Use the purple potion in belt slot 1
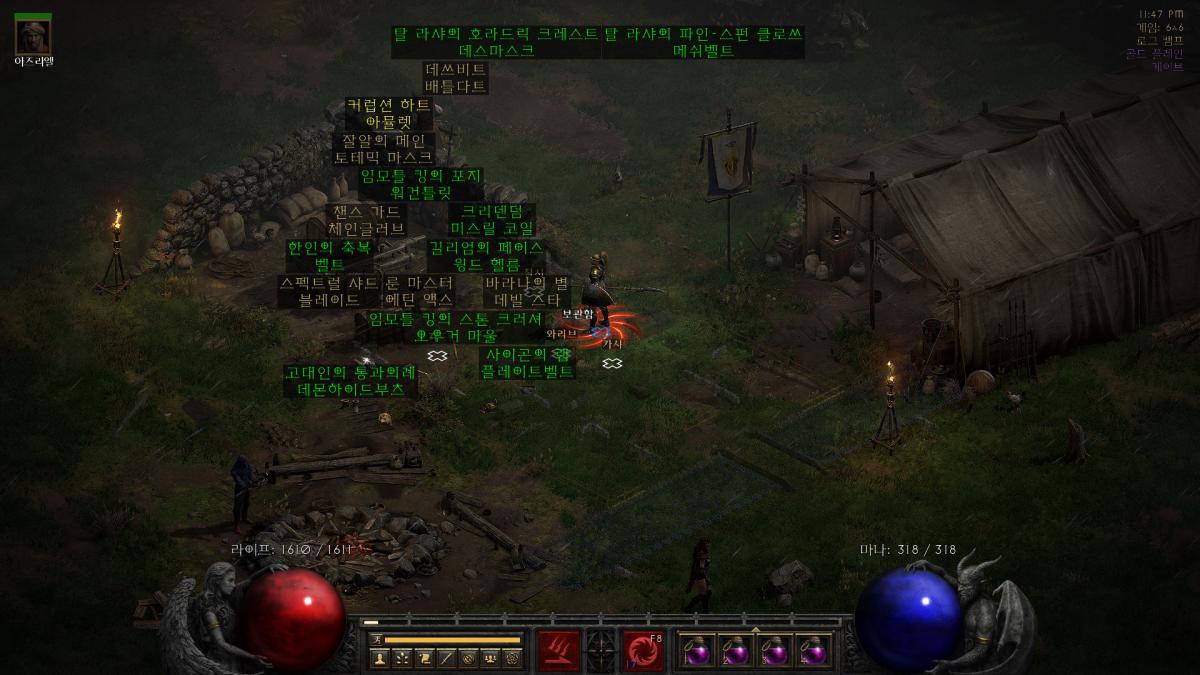The width and height of the screenshot is (1200, 675). click(x=697, y=651)
